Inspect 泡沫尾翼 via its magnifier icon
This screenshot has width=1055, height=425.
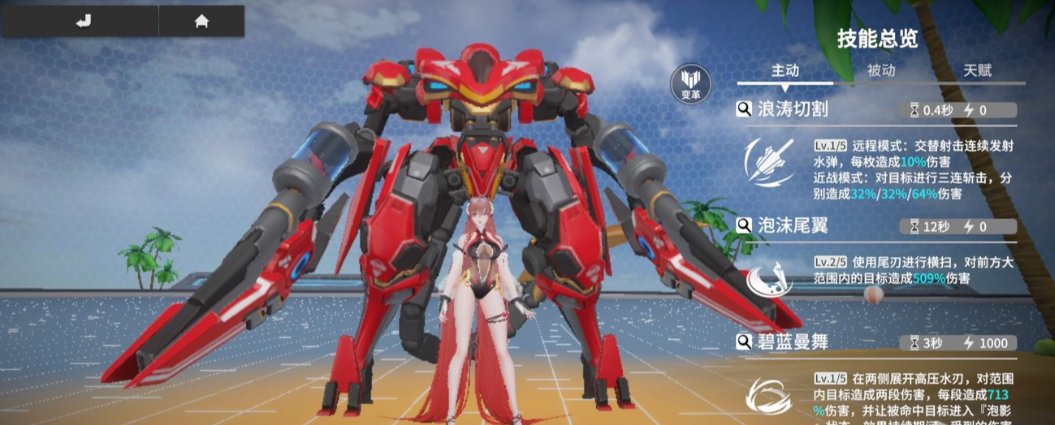click(745, 226)
